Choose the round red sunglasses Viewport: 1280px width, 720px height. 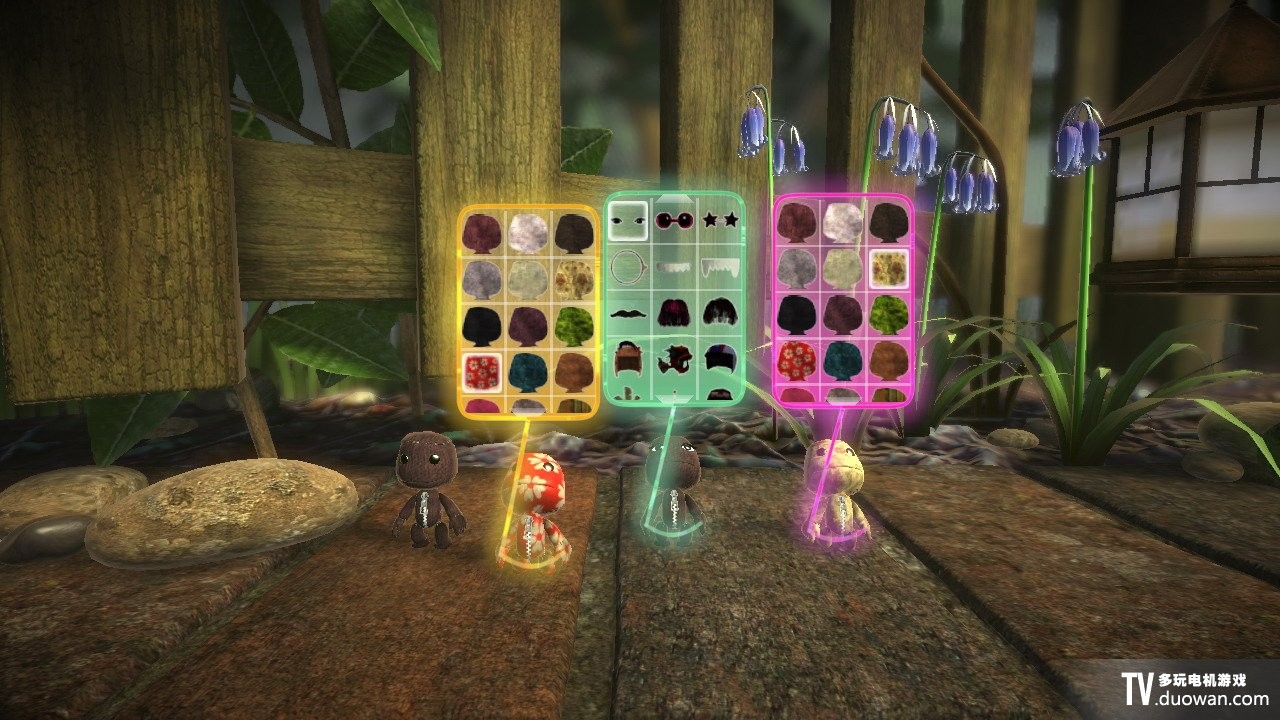tap(673, 219)
